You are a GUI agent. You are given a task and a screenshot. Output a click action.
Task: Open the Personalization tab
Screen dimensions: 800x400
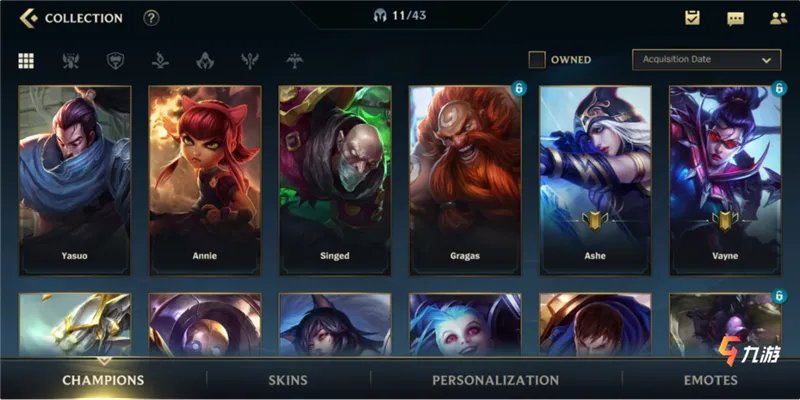pyautogui.click(x=495, y=380)
